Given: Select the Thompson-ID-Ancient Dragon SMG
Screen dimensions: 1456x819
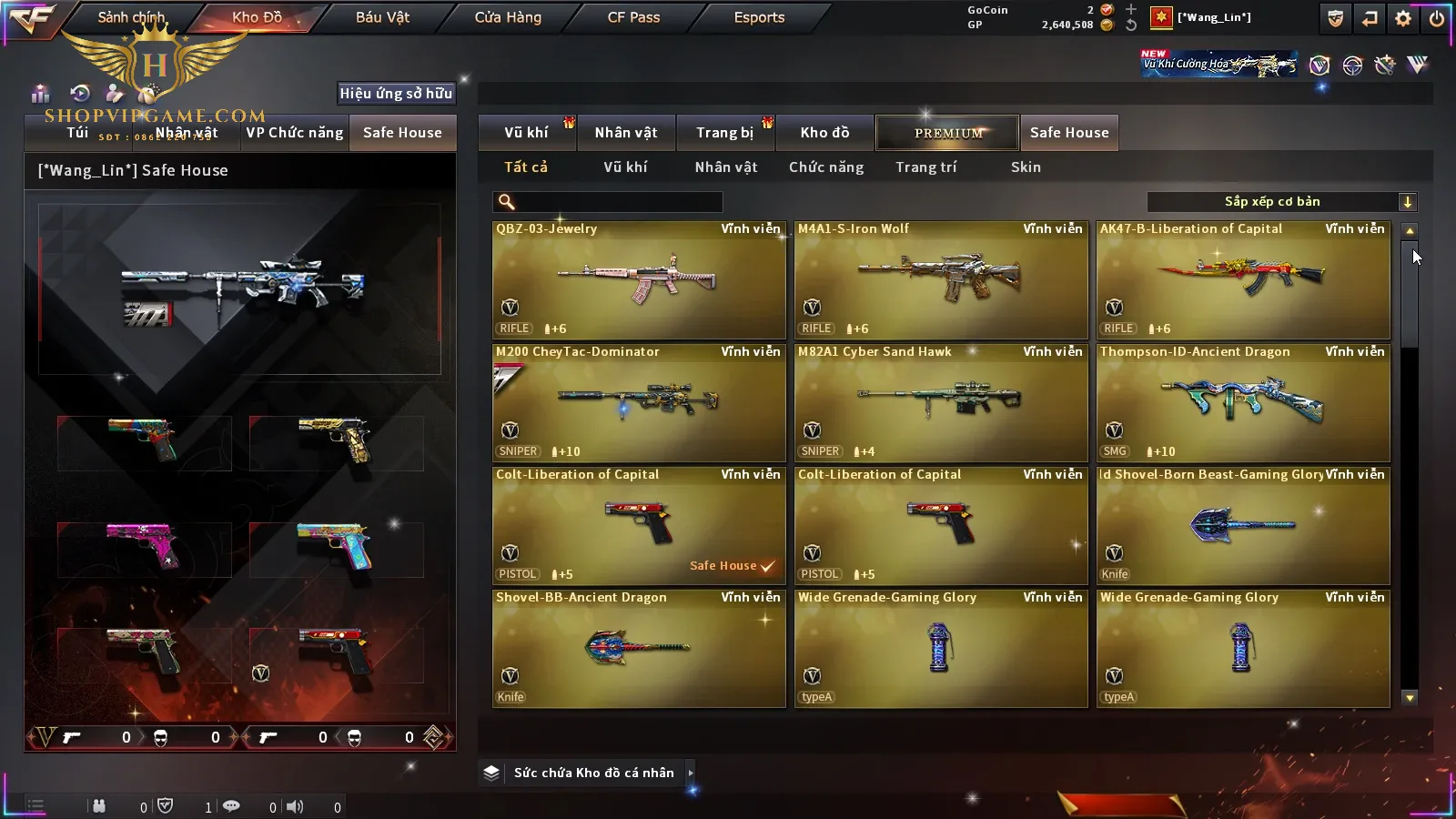Looking at the screenshot, I should (1243, 403).
